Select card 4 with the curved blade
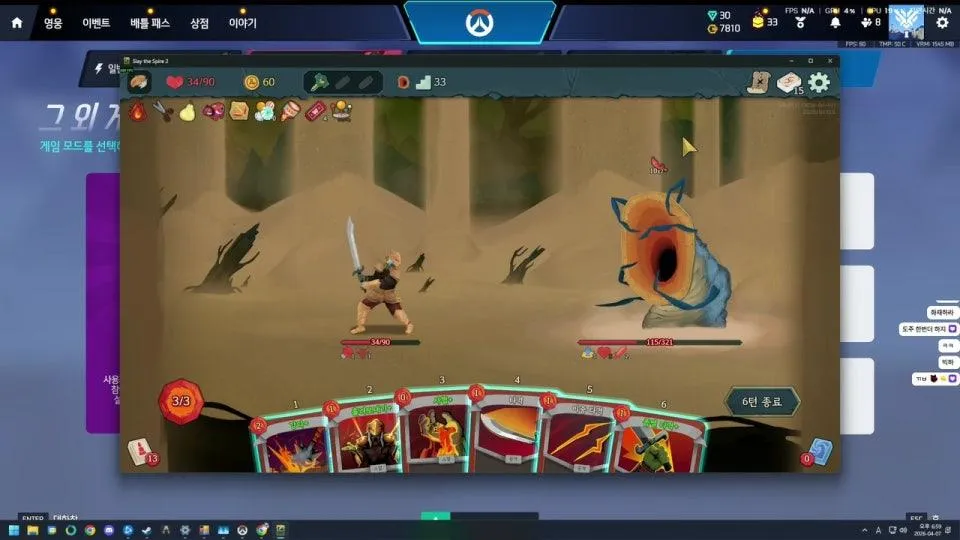Image resolution: width=960 pixels, height=540 pixels. 510,433
